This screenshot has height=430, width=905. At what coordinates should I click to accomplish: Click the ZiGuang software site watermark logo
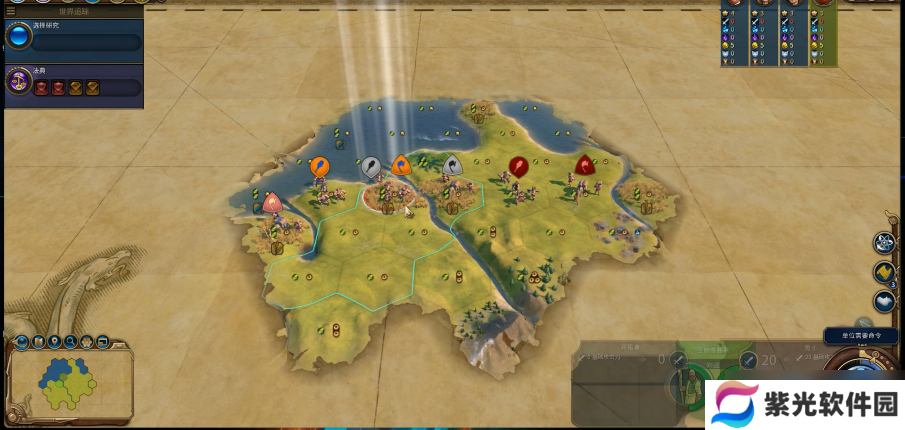[735, 405]
